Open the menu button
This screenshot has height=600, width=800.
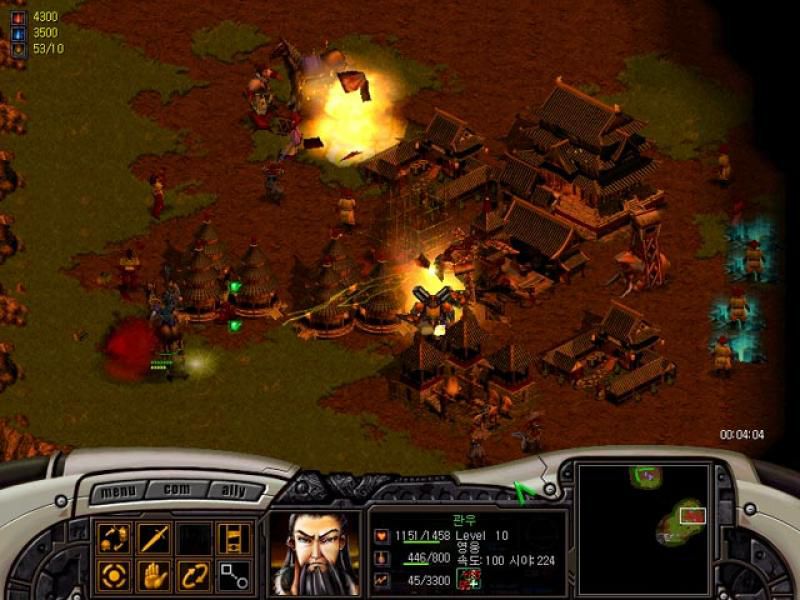[118, 492]
